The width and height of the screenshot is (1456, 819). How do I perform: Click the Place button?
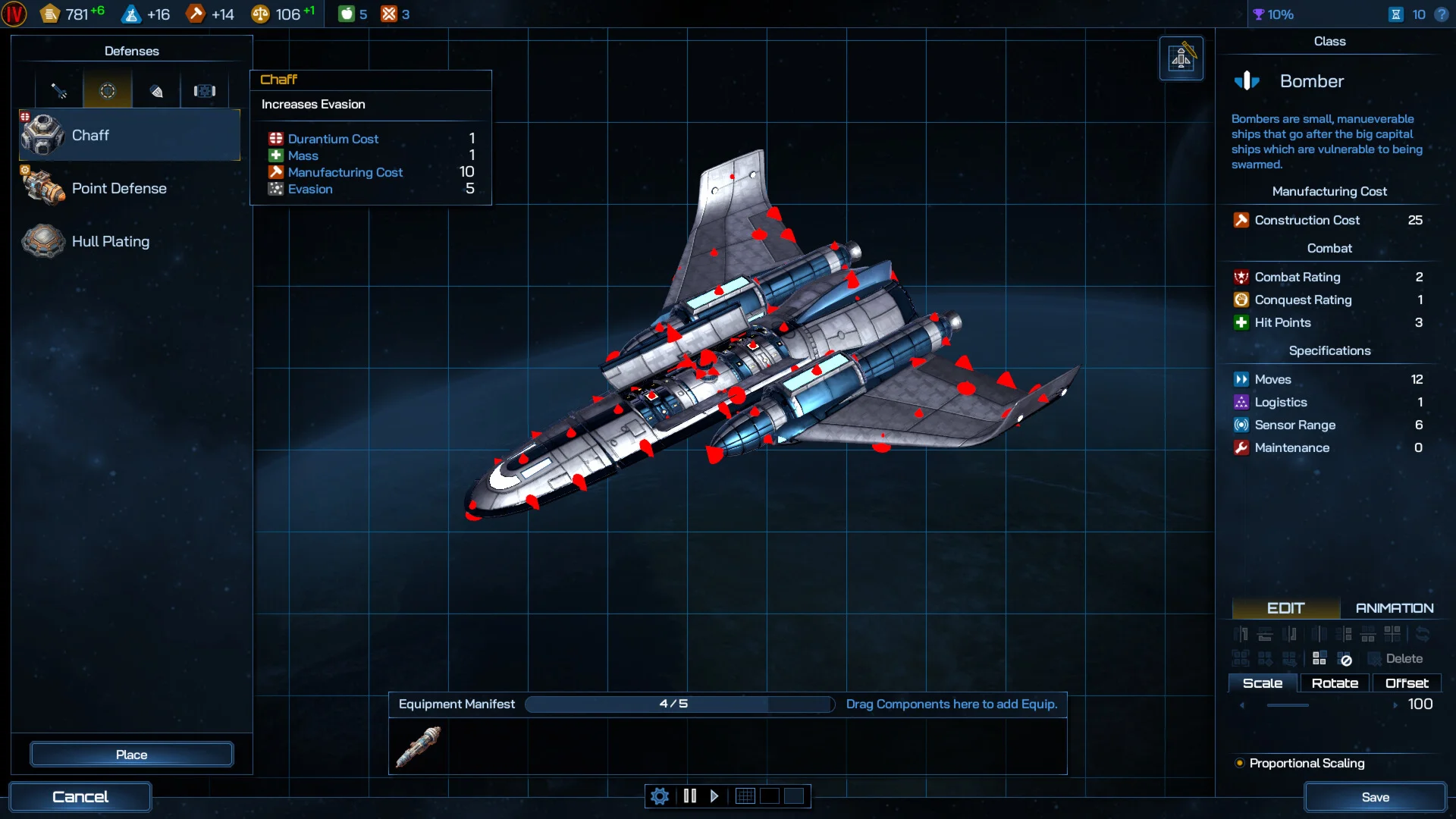click(x=131, y=755)
